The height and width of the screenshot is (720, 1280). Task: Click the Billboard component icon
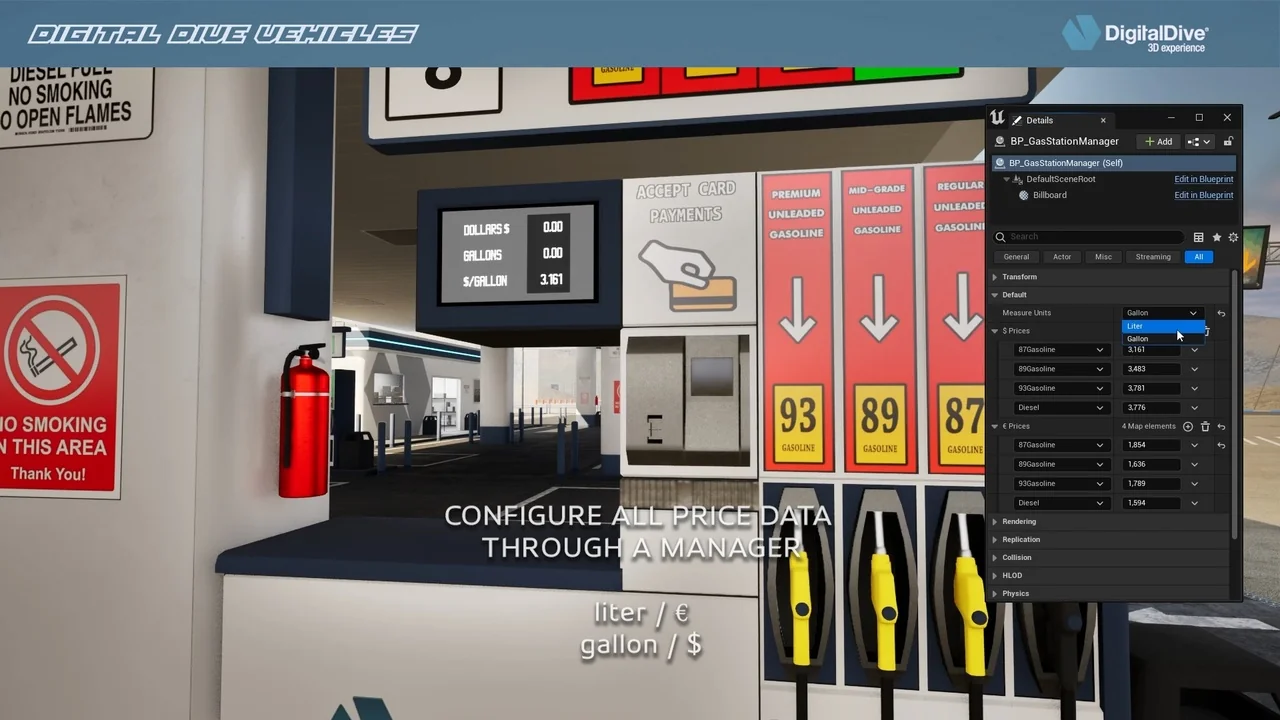pos(1022,195)
